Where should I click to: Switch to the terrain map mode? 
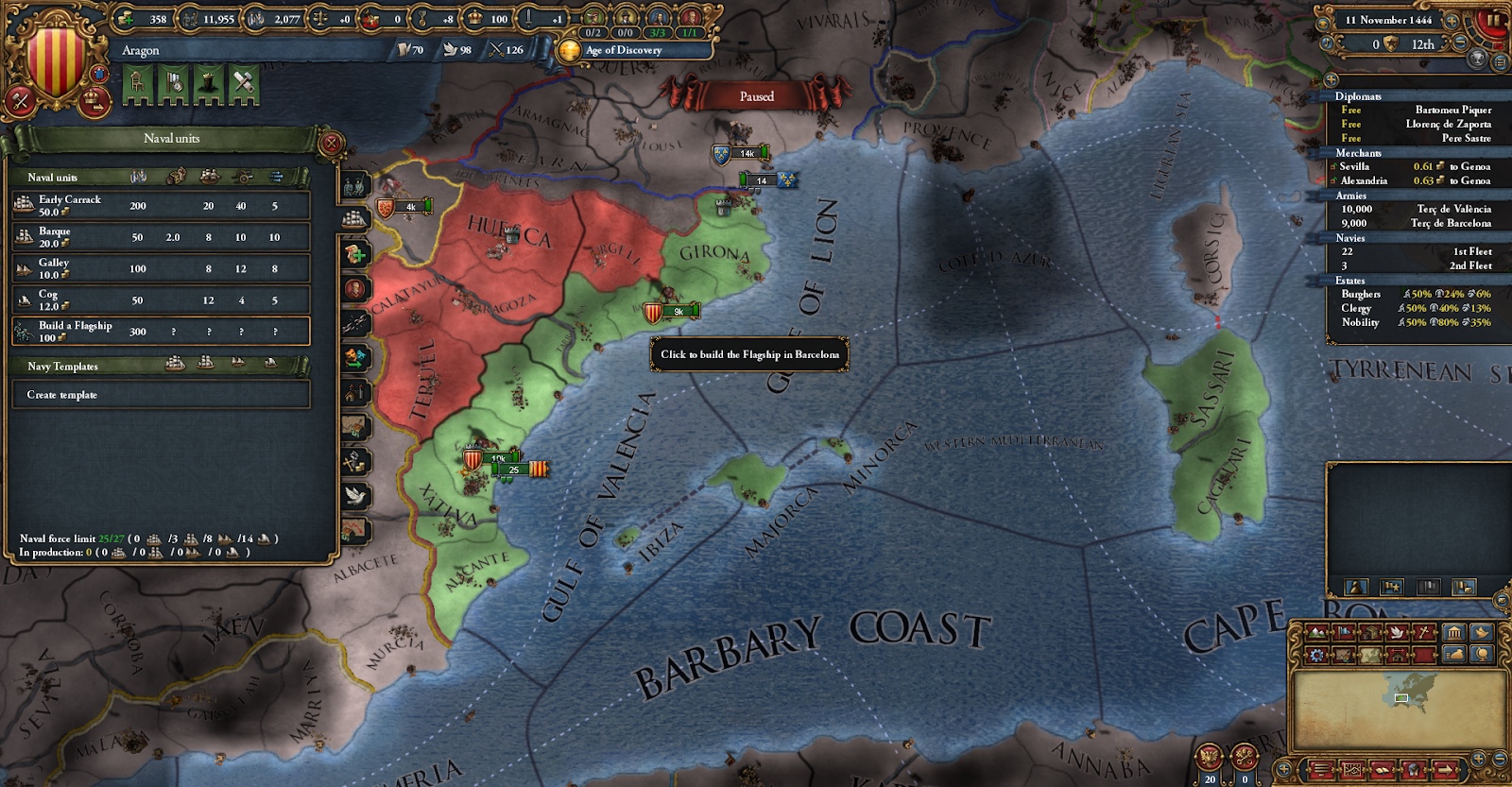pos(1316,633)
